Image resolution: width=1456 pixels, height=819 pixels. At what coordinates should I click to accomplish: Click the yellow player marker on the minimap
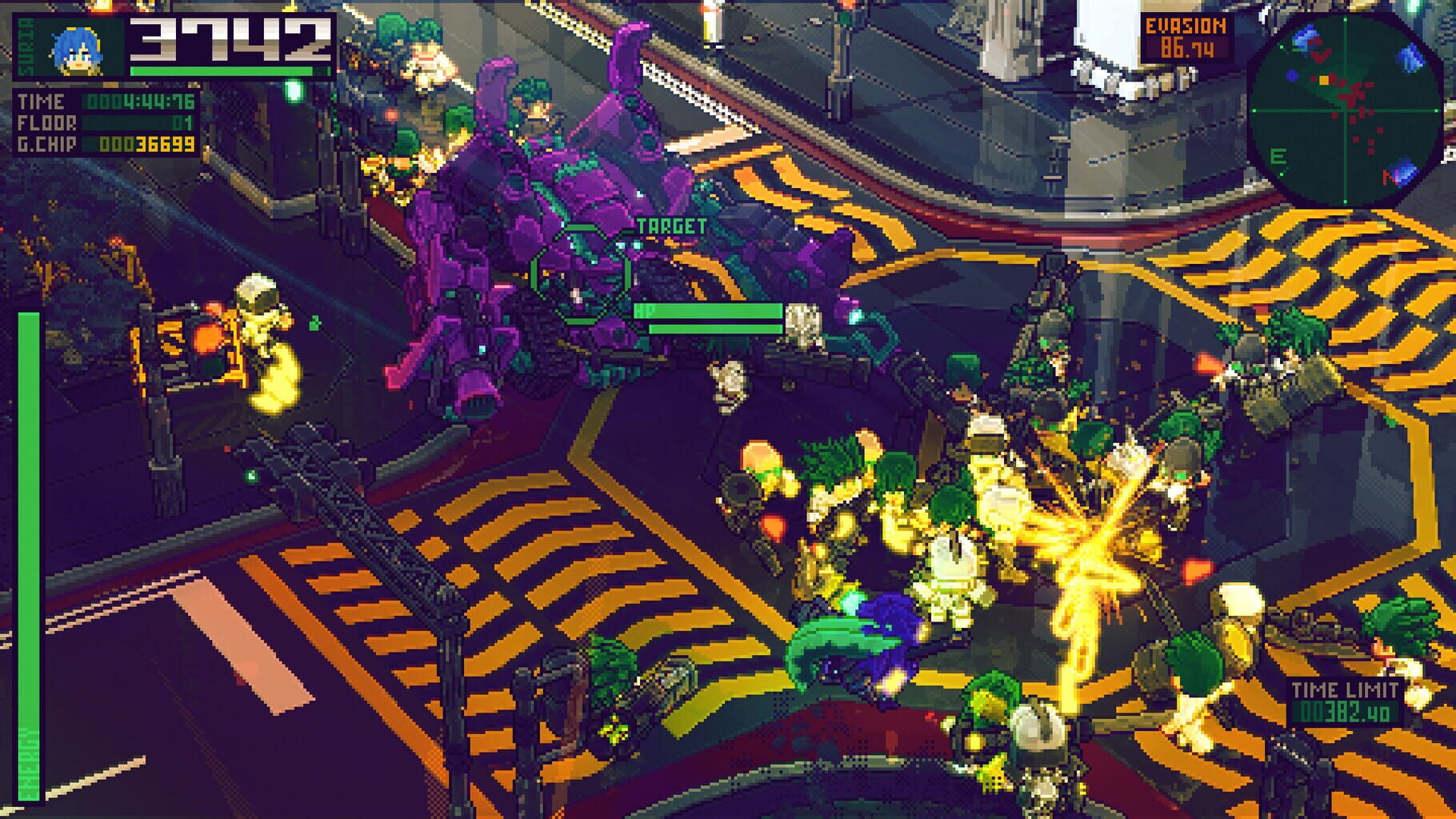(1324, 80)
